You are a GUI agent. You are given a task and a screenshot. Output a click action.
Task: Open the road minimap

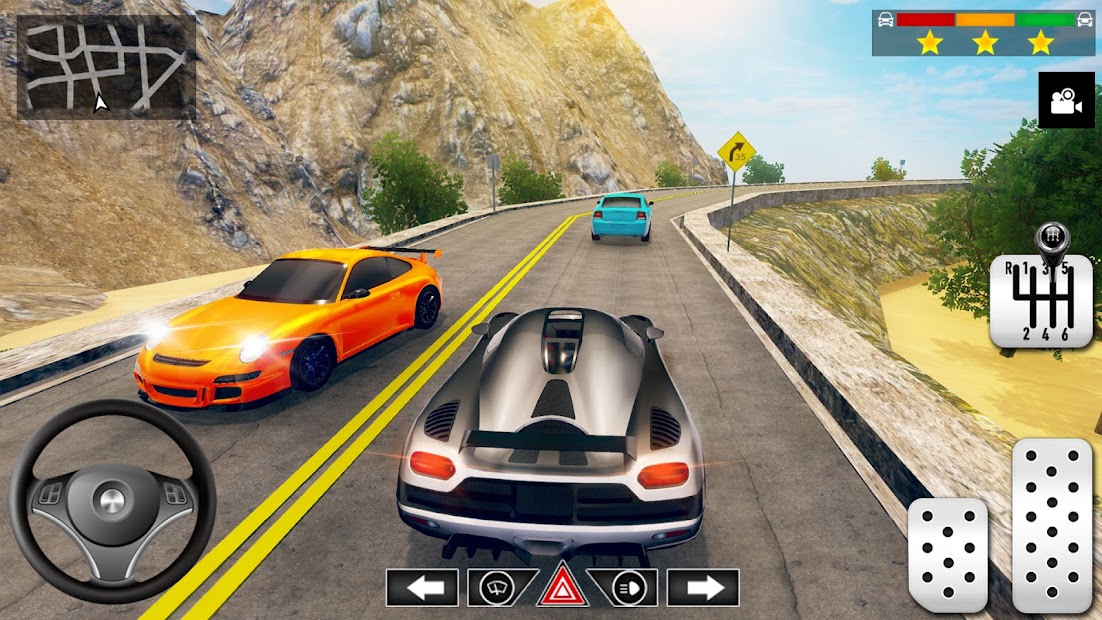(106, 67)
